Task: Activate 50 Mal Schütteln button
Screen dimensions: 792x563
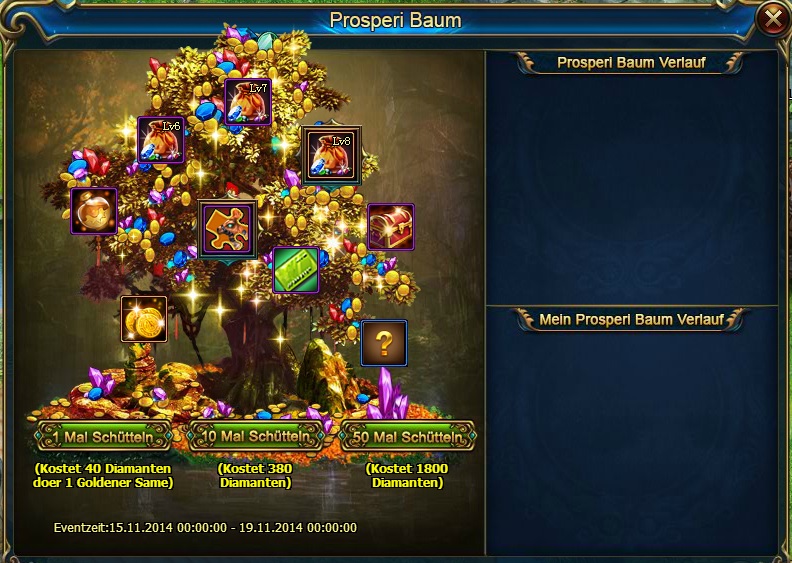Action: [x=408, y=437]
